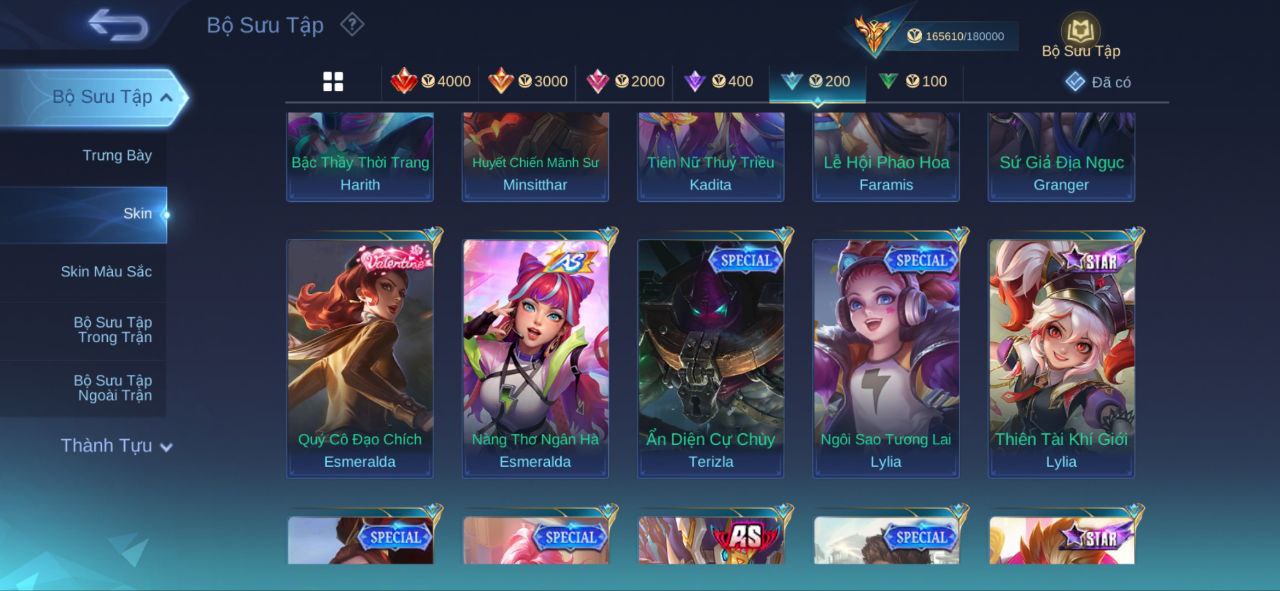Open the Trưng Bày section
Image resolution: width=1280 pixels, height=591 pixels.
click(117, 156)
